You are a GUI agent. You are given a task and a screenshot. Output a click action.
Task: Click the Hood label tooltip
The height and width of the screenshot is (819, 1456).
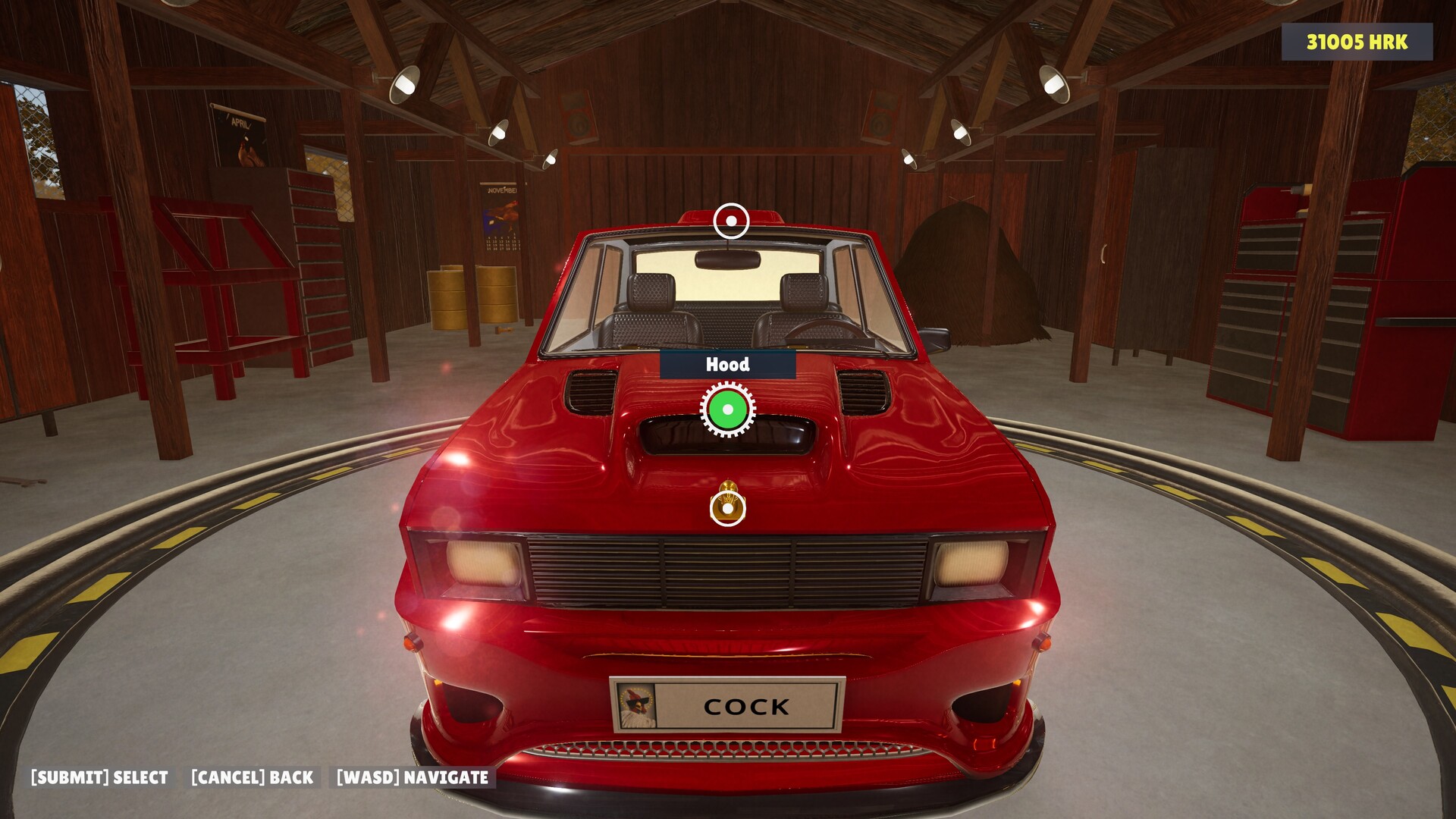pyautogui.click(x=727, y=364)
